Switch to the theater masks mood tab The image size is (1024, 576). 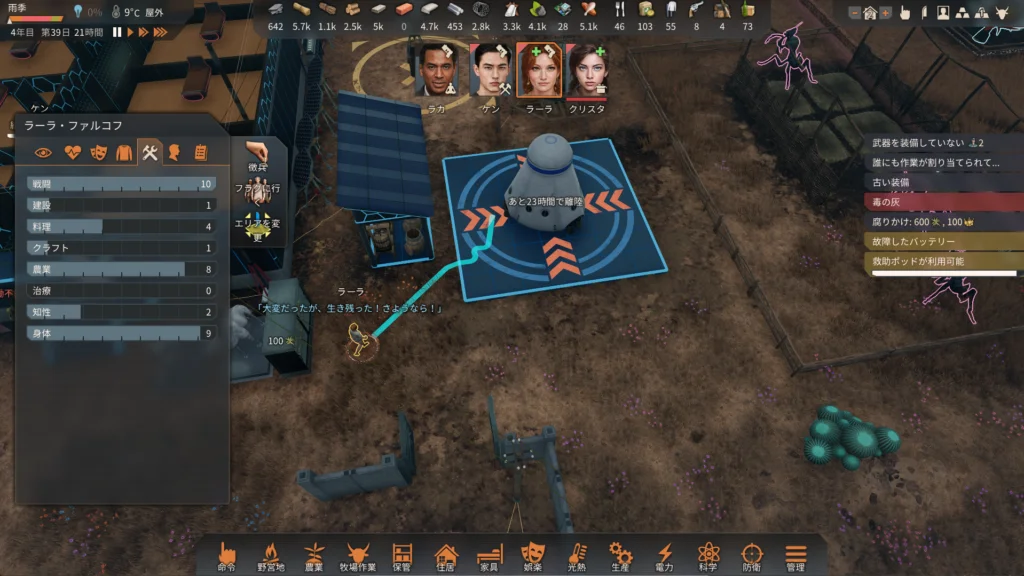coord(97,153)
